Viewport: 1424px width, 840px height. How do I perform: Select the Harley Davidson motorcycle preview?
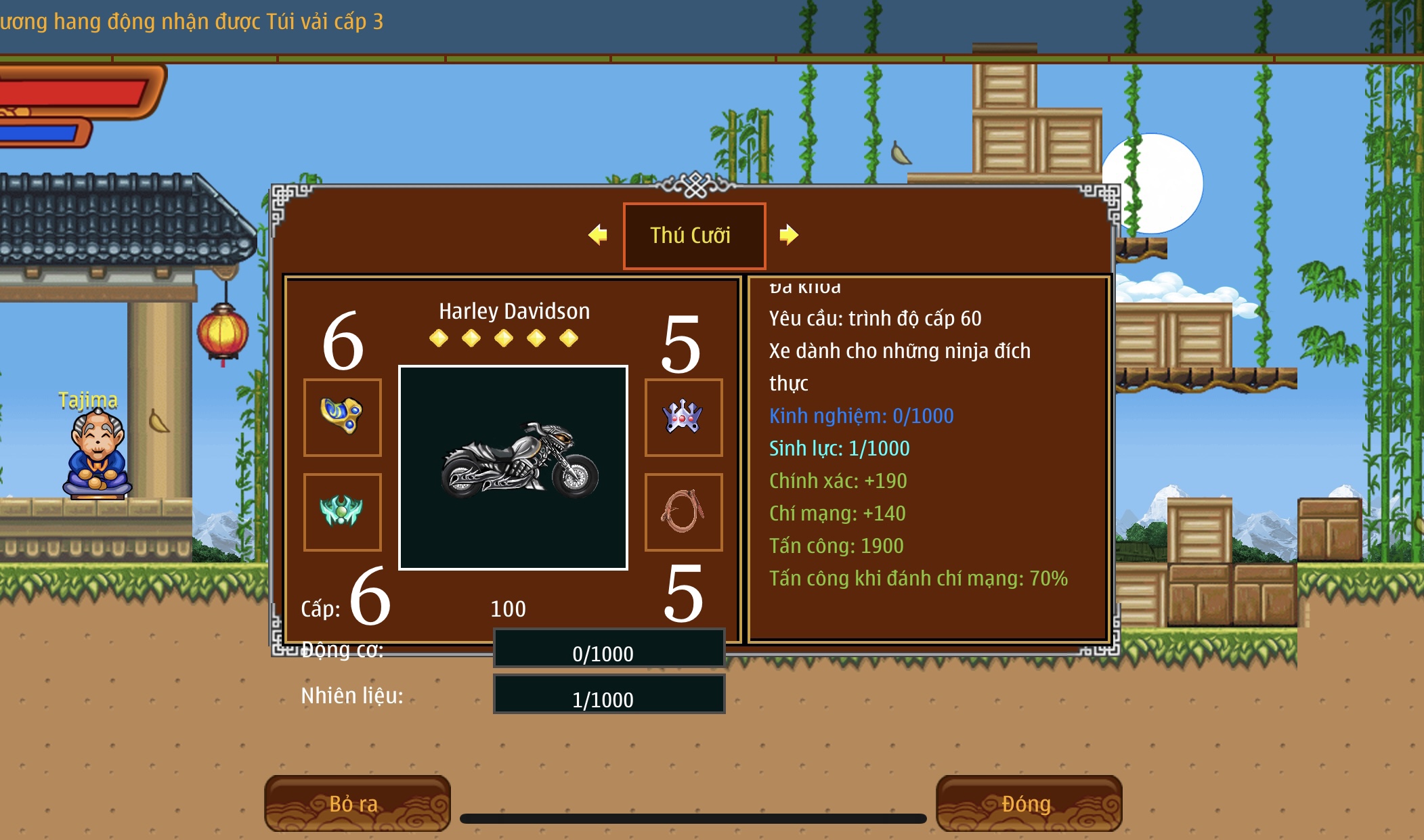(513, 467)
